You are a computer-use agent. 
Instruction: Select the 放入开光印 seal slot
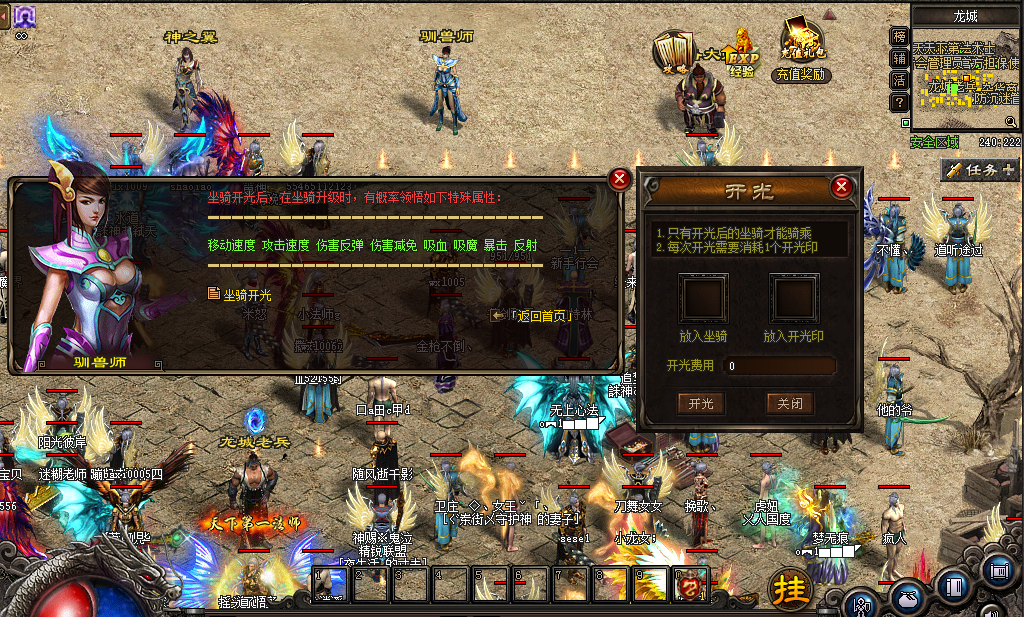793,298
